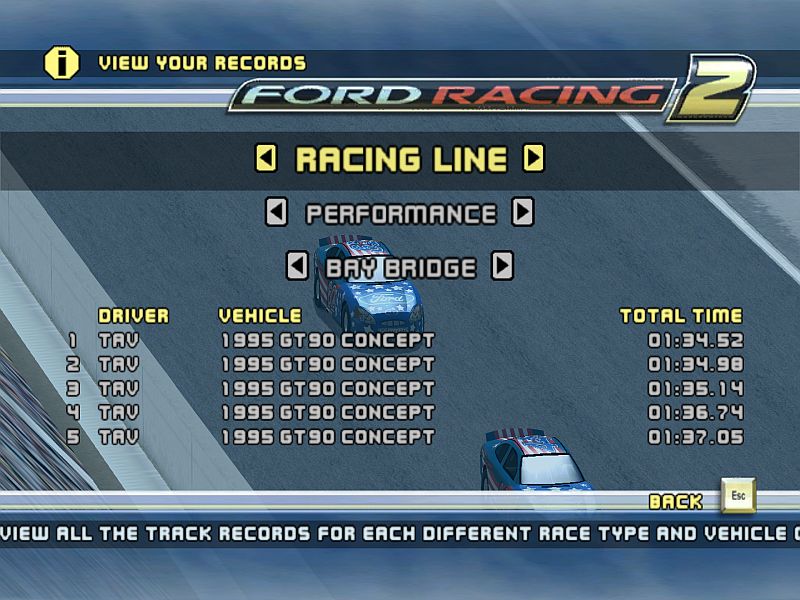800x600 pixels.
Task: Click the left arrow beside Racing Line
Action: (266, 158)
